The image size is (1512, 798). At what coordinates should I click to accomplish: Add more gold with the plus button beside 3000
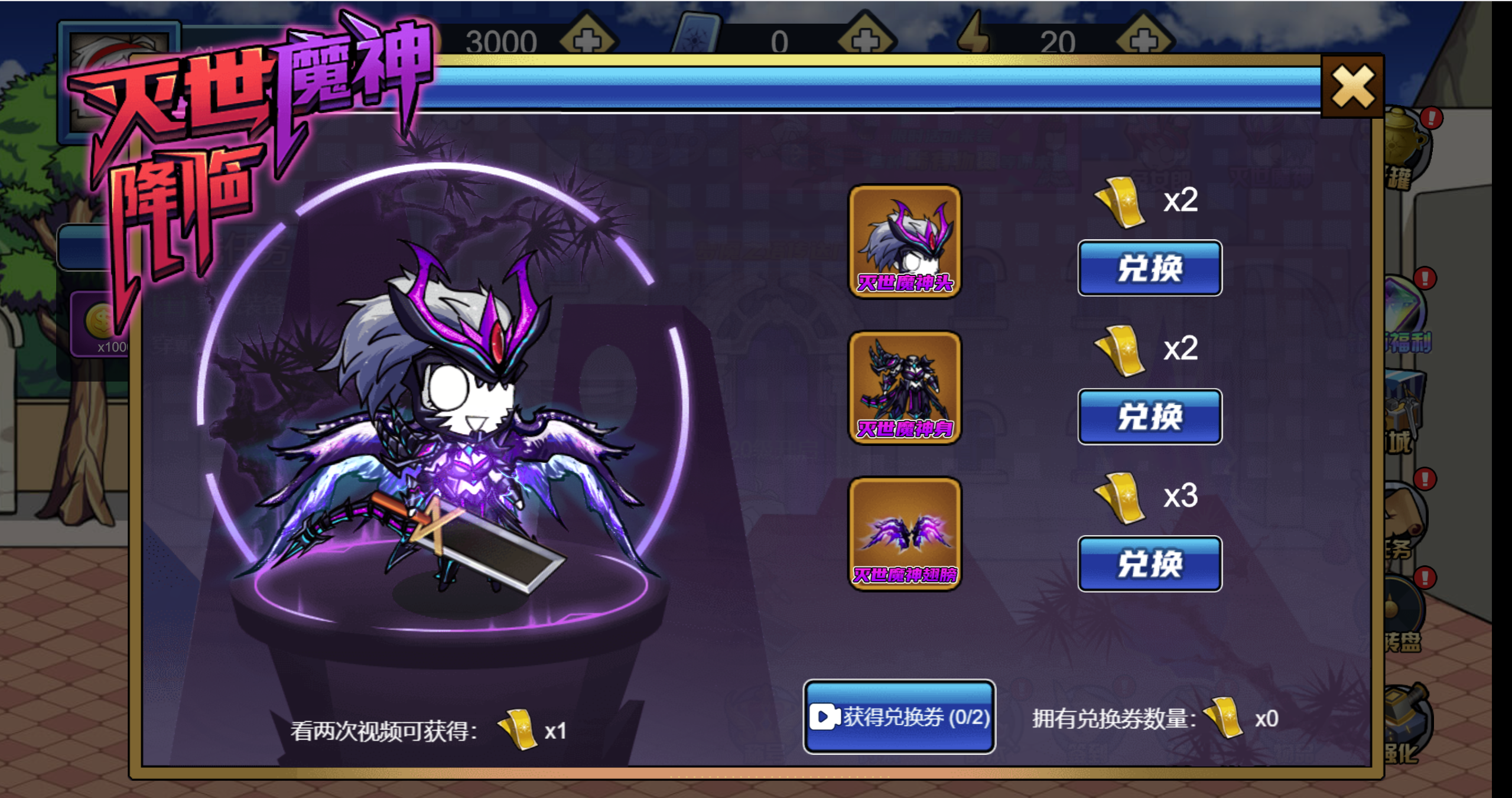[587, 40]
